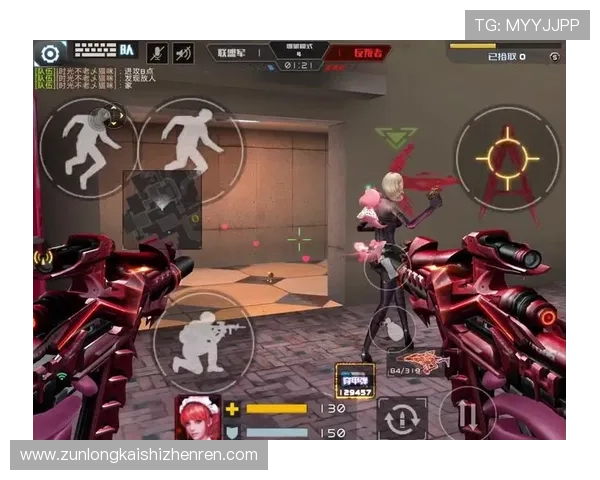
Task: Switch weapon using up-down arrows button
Action: [467, 413]
